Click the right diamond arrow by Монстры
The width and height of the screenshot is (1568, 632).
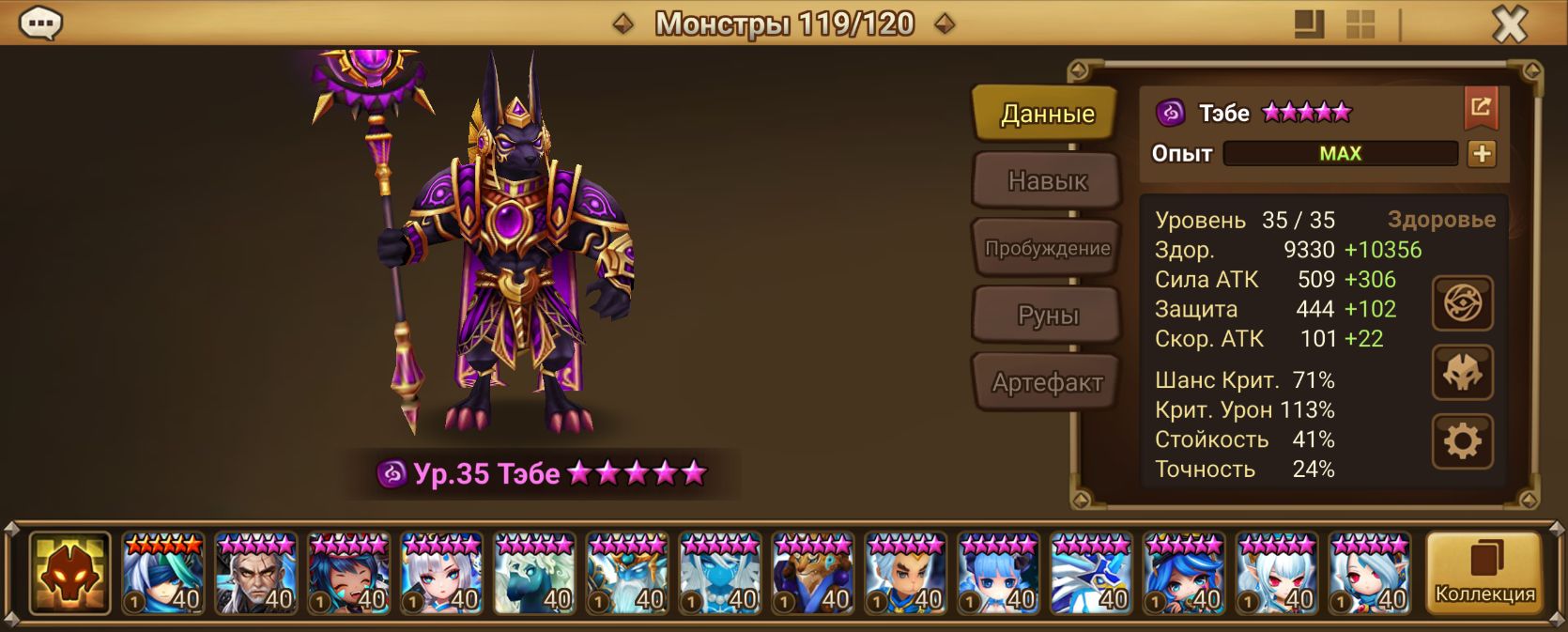tap(945, 24)
